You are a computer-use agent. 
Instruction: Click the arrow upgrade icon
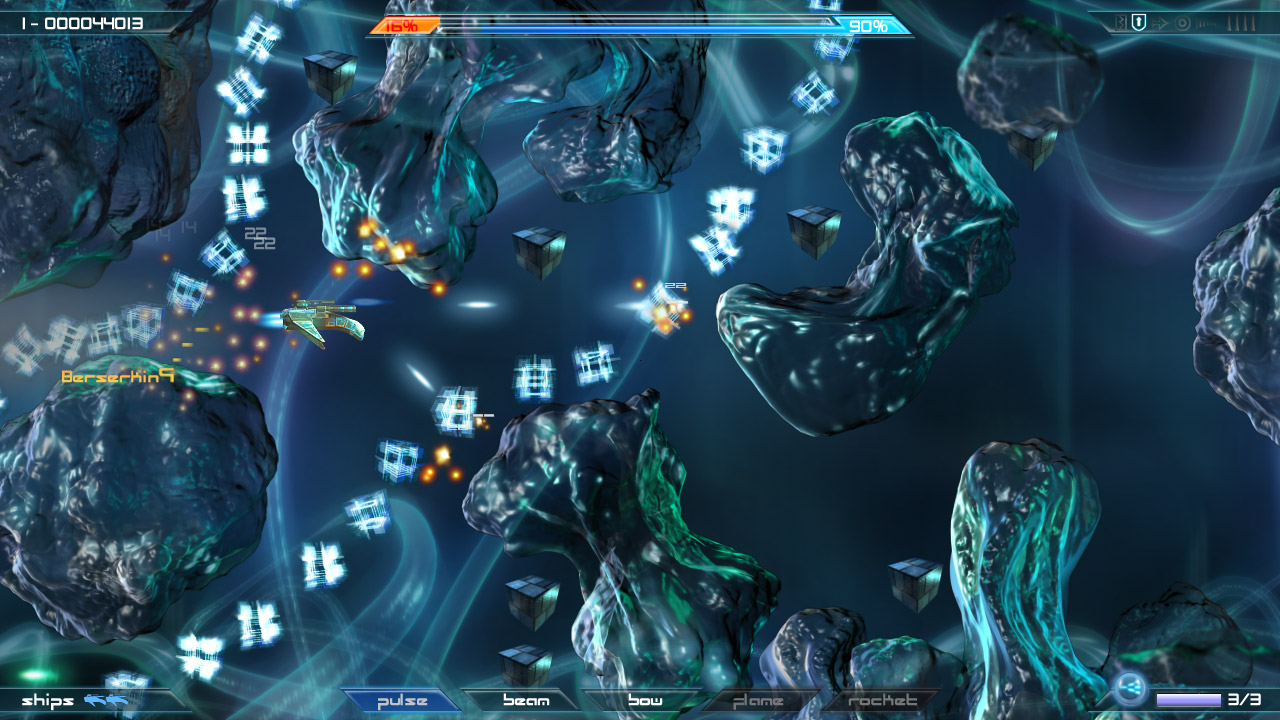tap(1160, 22)
